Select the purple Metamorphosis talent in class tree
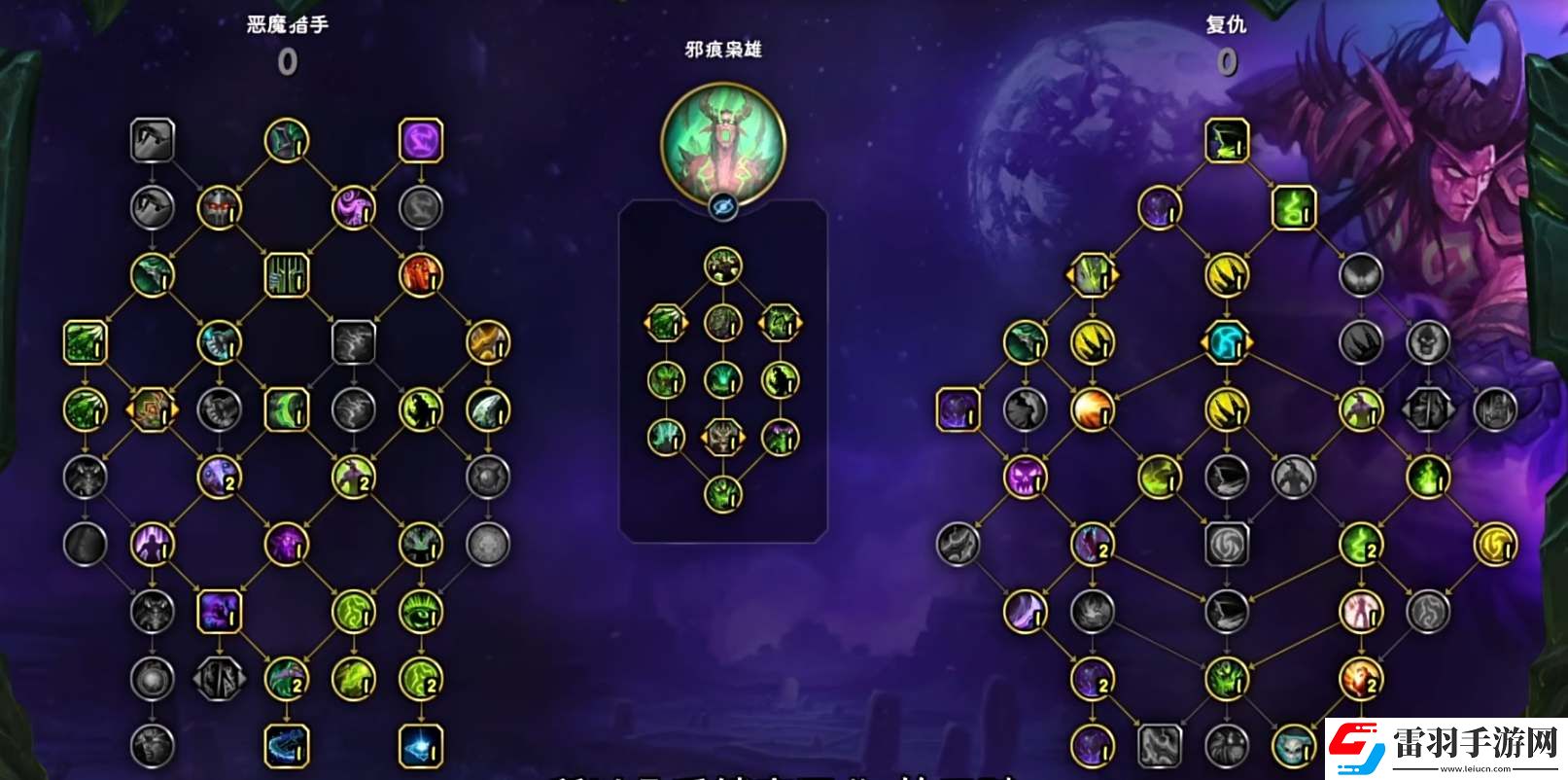The height and width of the screenshot is (780, 1568). (421, 139)
